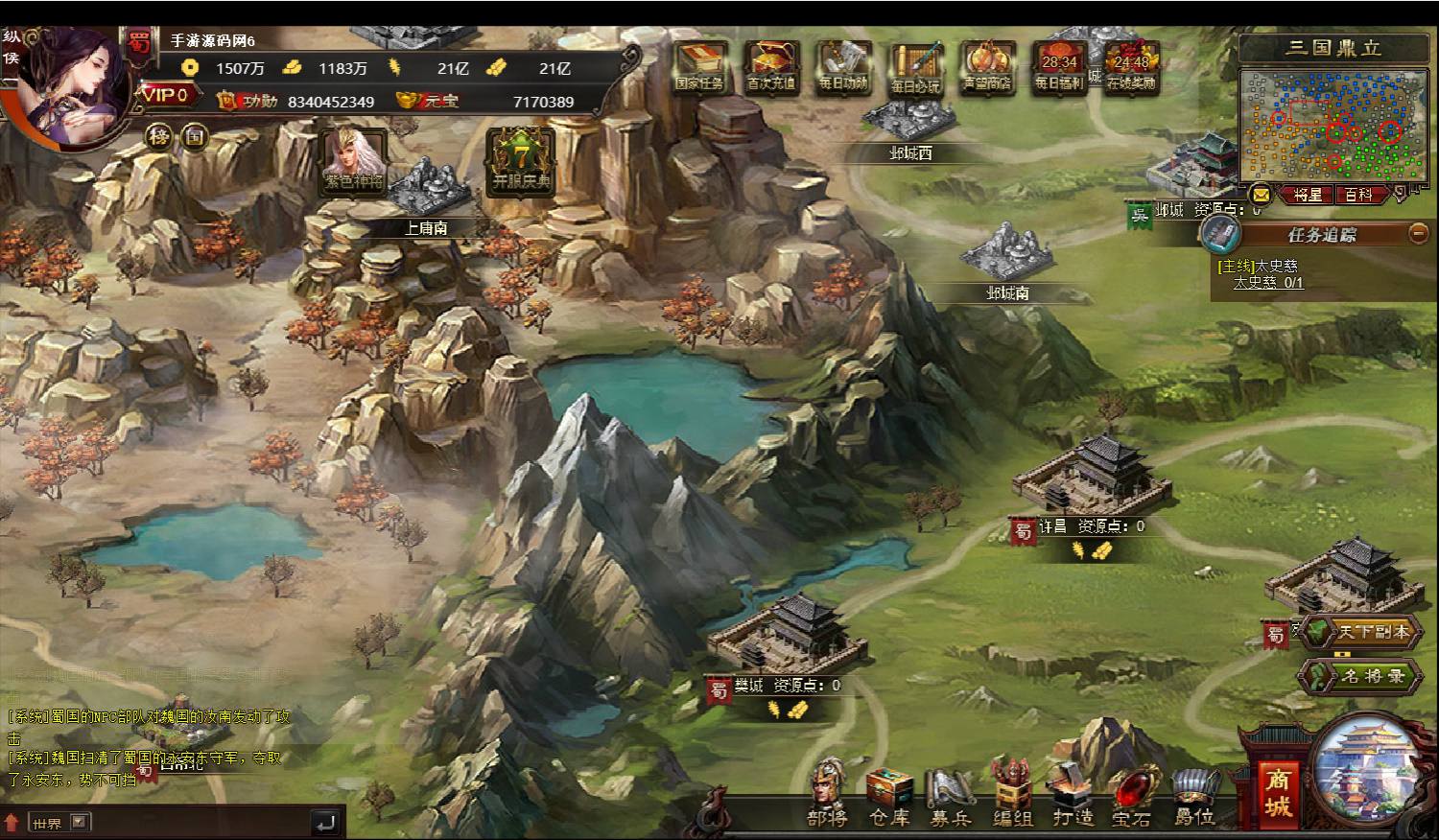Screen dimensions: 1439x840
Task: Open the 打造 forging anvil menu
Action: [x=1073, y=797]
